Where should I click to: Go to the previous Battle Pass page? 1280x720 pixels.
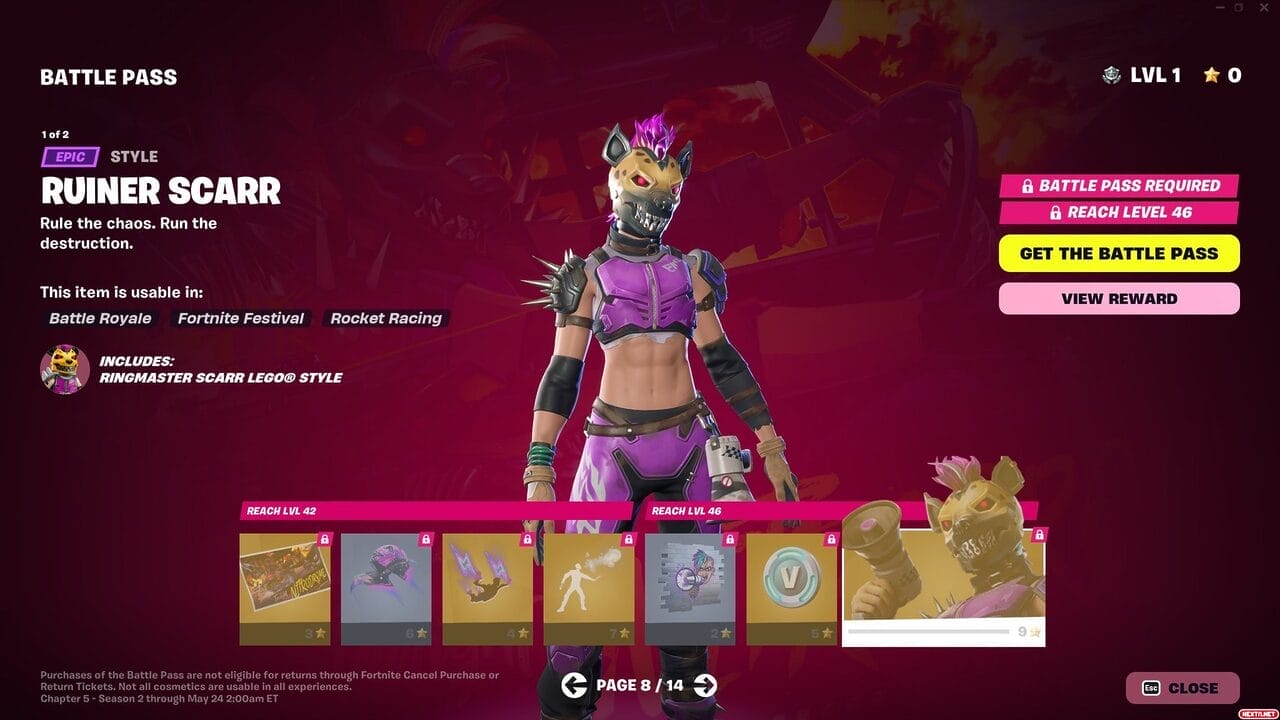574,685
